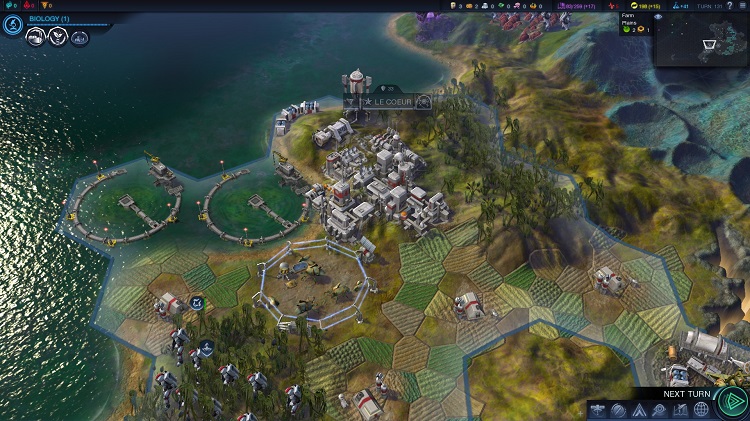Toggle the minimap eye visibility icon
Screen dimensions: 750x421
coord(658,17)
